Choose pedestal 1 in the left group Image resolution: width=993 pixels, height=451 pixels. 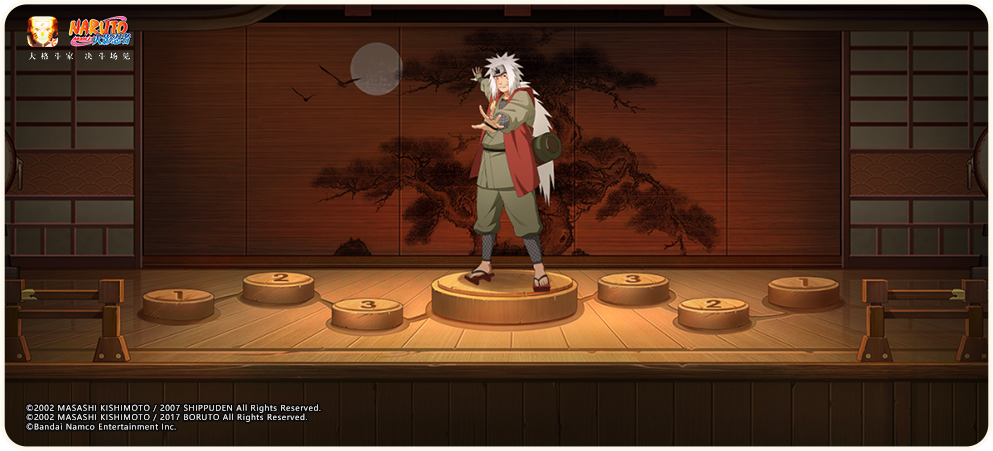(x=178, y=300)
